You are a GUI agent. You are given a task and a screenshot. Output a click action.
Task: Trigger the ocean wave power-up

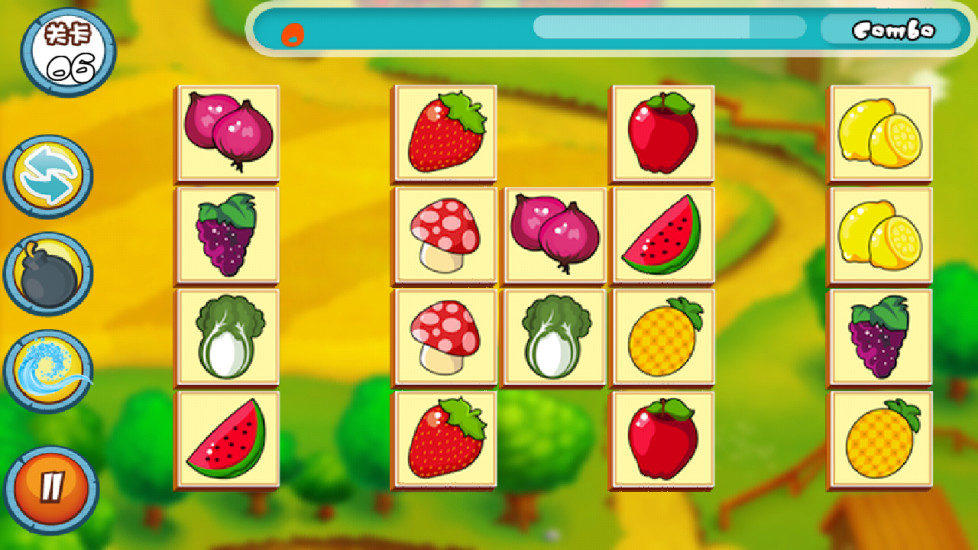click(x=48, y=371)
